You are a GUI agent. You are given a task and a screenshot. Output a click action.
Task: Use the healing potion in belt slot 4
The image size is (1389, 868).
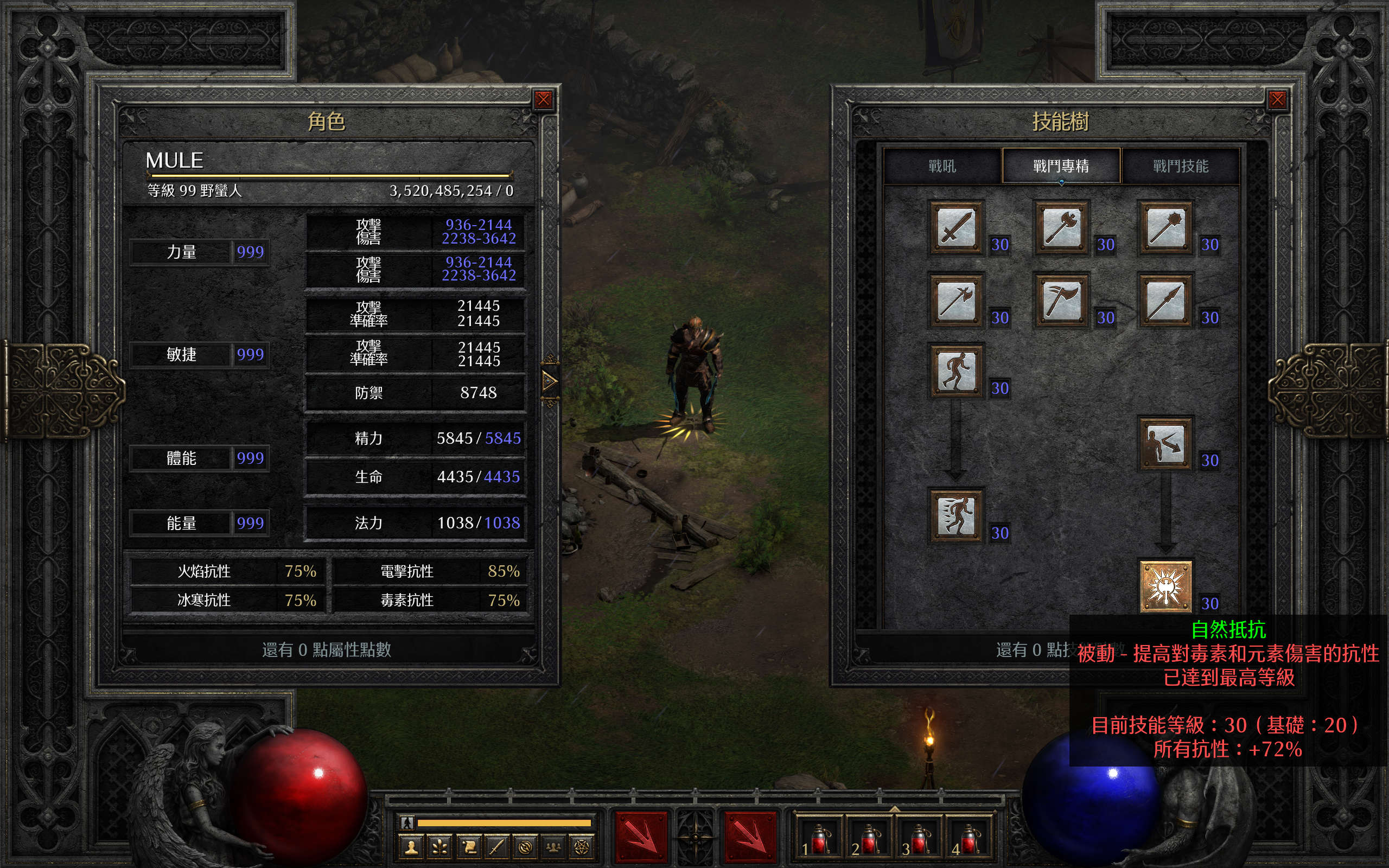[969, 839]
